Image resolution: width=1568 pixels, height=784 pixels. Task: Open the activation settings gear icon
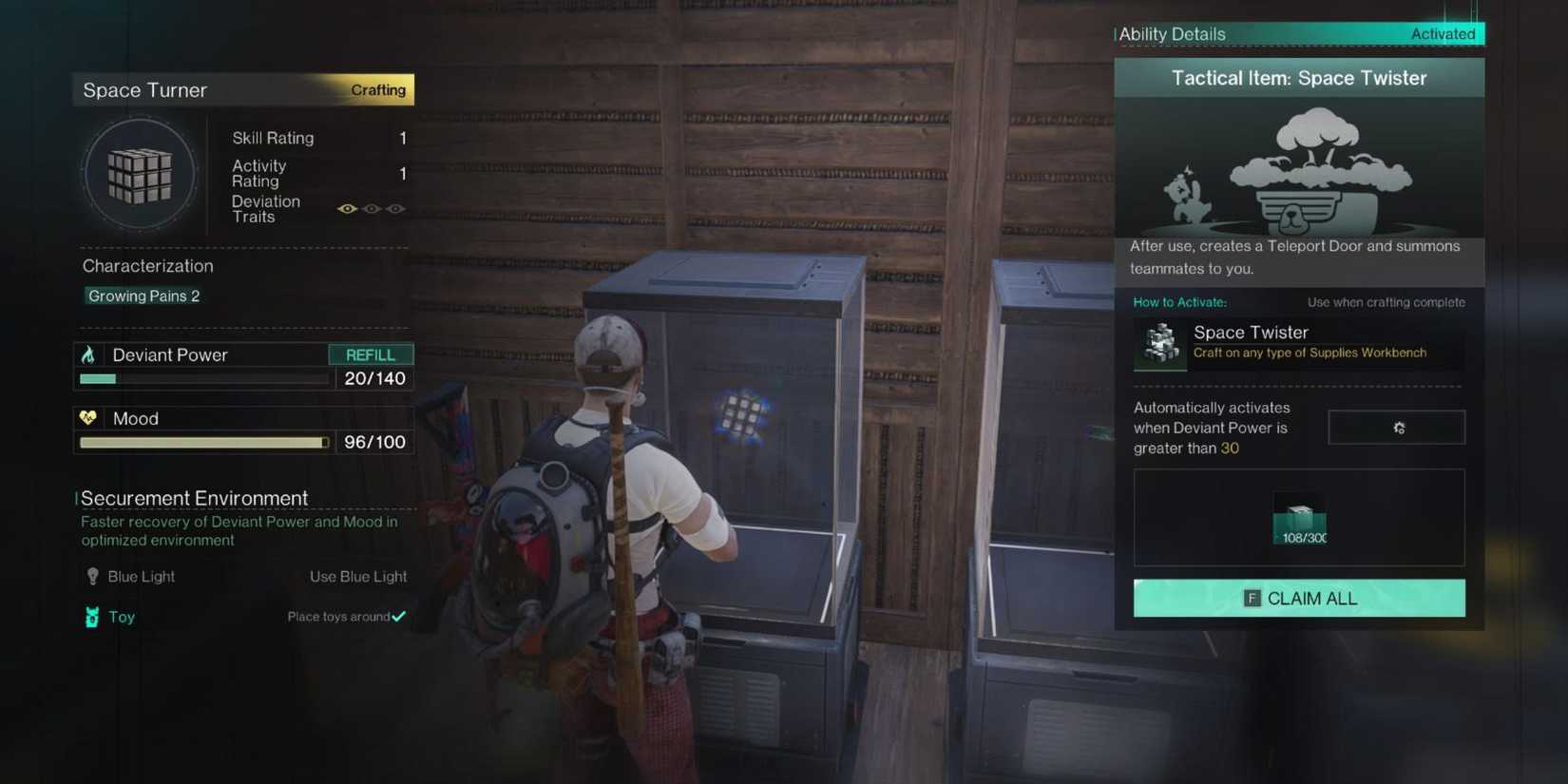coord(1397,427)
